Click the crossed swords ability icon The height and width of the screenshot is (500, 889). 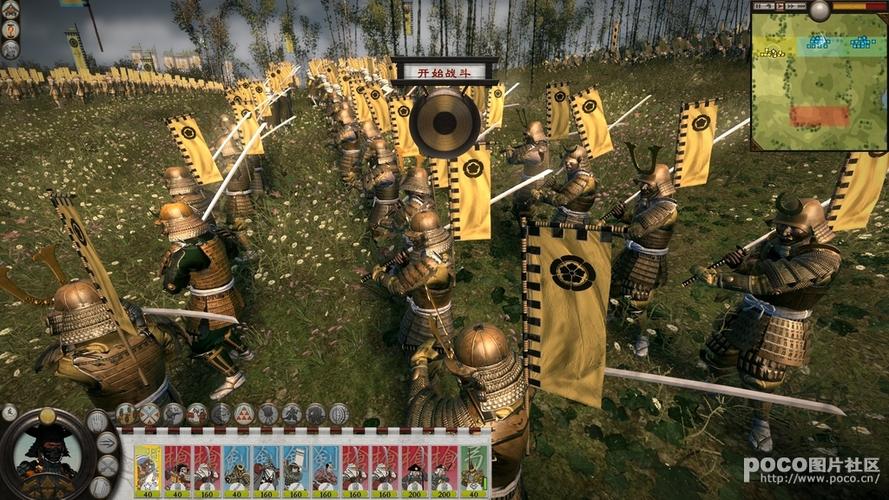(x=149, y=413)
